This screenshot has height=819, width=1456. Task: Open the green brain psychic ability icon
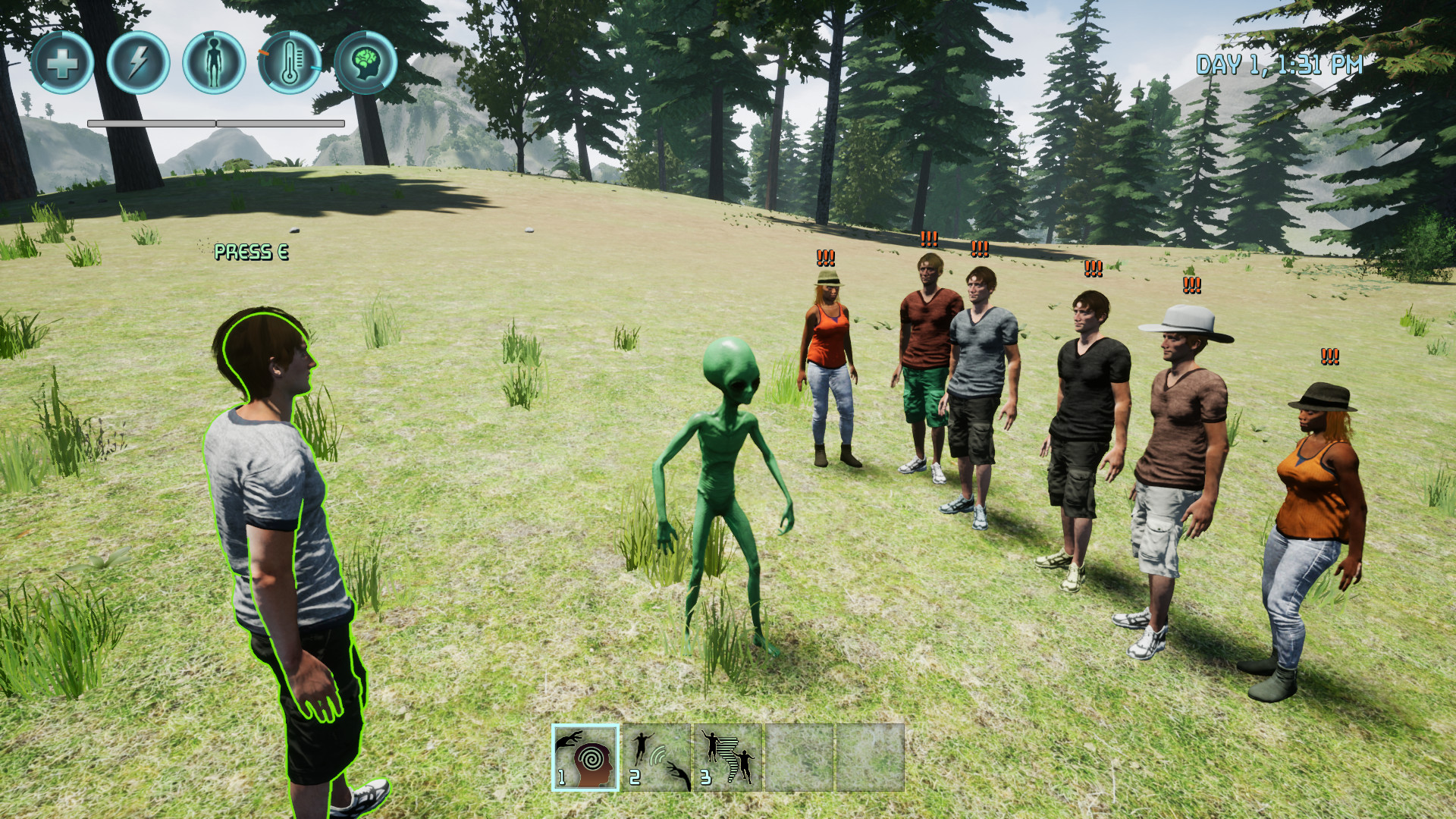click(366, 64)
